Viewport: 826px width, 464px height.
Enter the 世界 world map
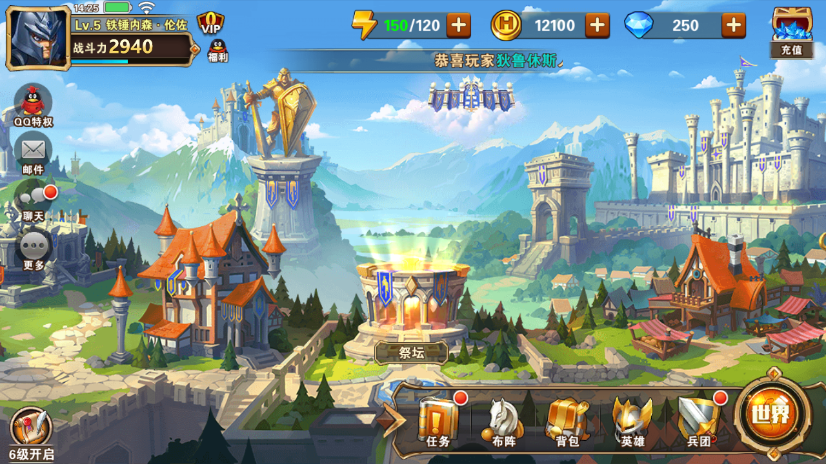click(x=771, y=412)
